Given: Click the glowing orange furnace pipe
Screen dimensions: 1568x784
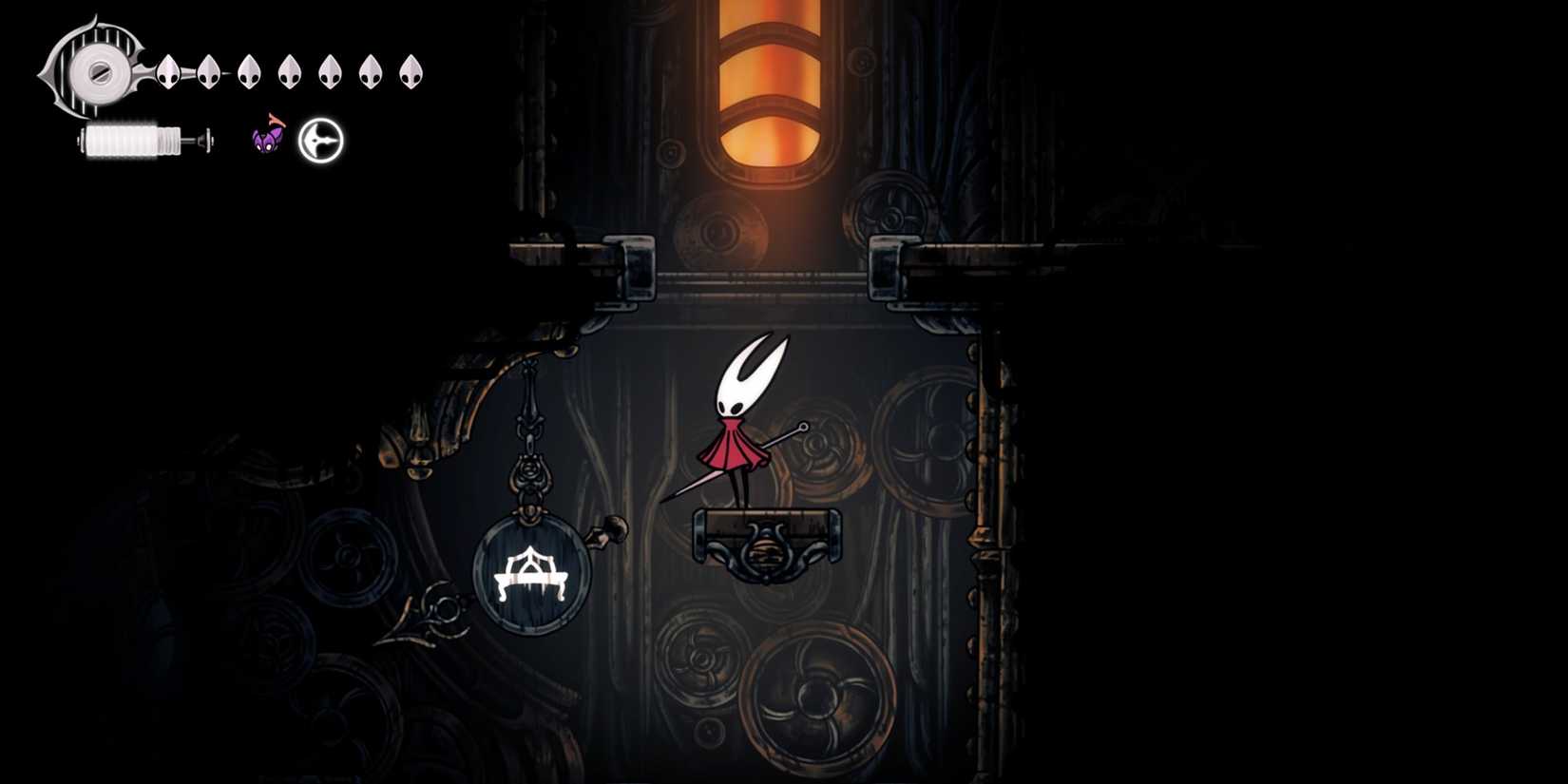Looking at the screenshot, I should tap(772, 86).
